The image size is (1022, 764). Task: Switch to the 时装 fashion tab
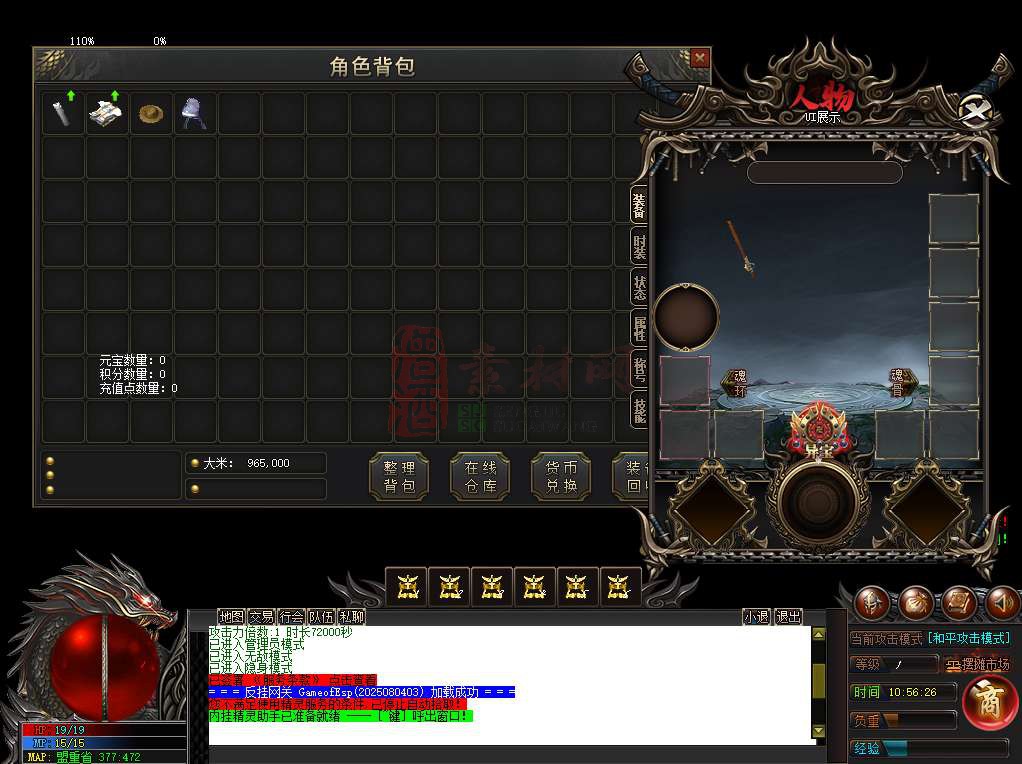click(x=639, y=246)
